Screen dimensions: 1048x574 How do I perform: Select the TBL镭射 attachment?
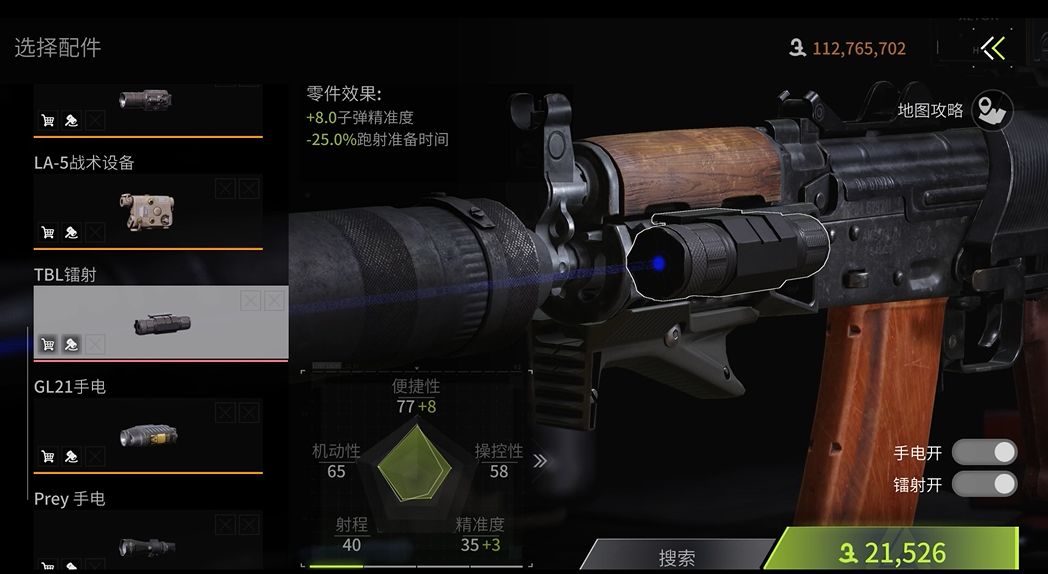[160, 323]
